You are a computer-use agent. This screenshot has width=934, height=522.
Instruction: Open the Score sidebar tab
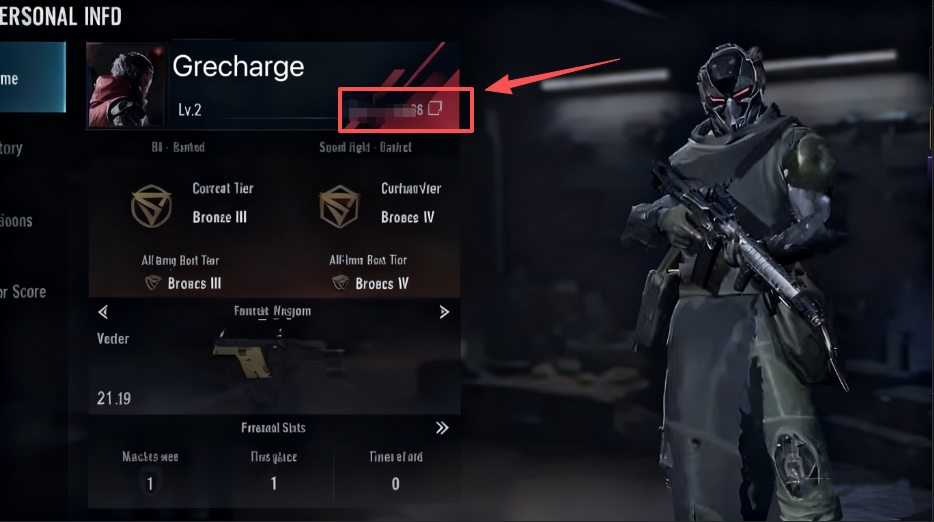tap(24, 292)
